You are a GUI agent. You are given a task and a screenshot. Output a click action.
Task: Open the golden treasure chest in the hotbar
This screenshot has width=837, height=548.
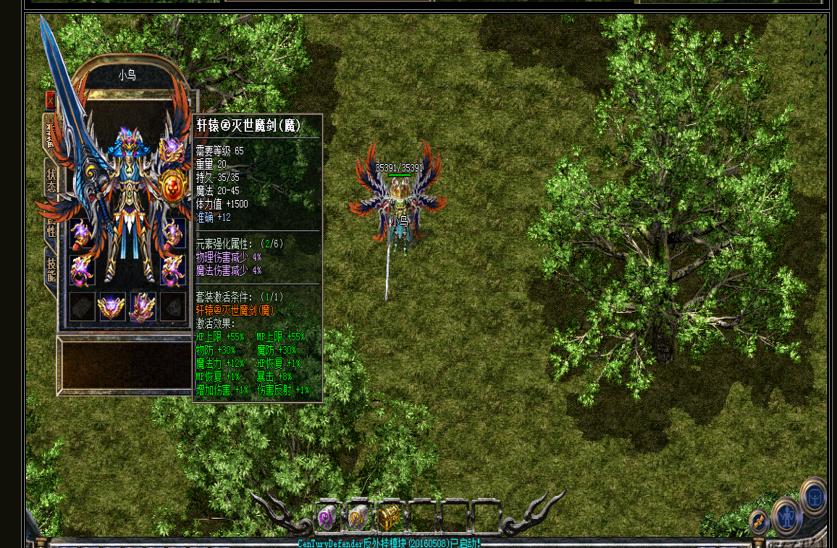coord(388,516)
